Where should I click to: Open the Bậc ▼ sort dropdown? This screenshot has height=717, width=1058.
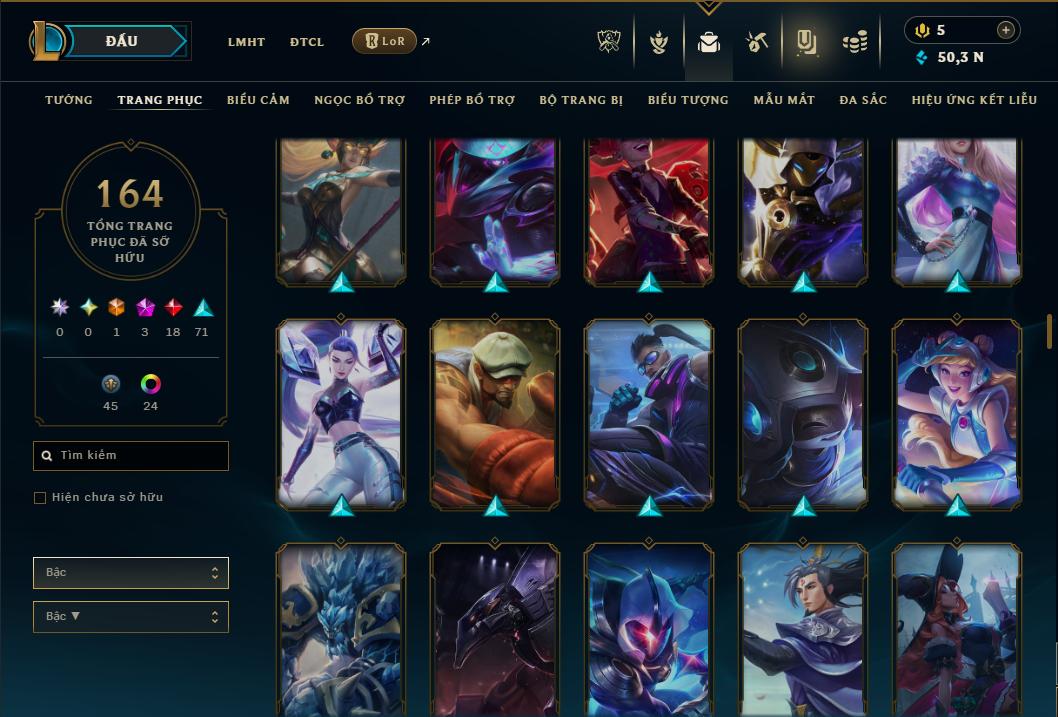pos(131,617)
